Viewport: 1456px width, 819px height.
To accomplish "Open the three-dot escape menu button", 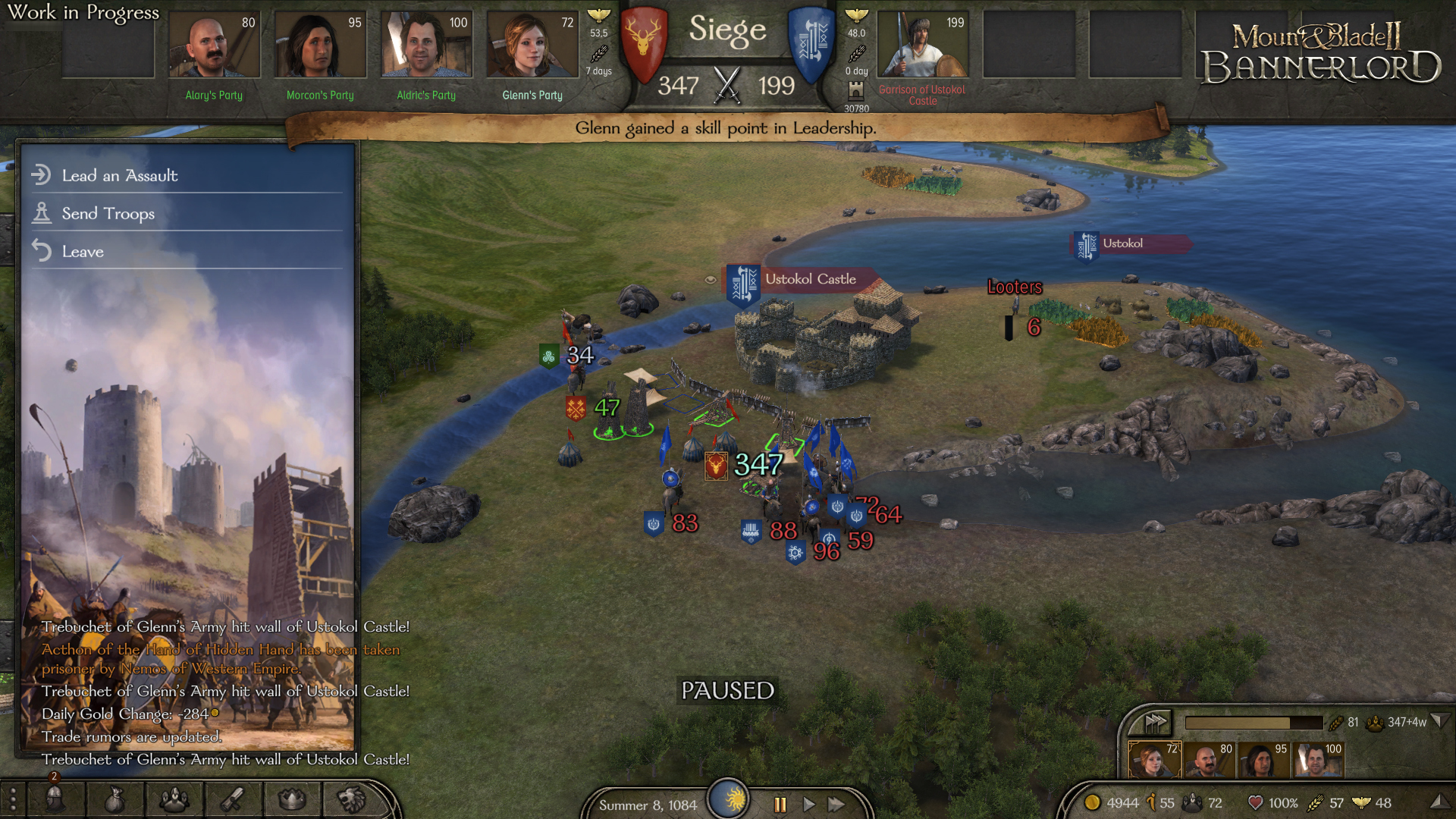I will (x=13, y=799).
